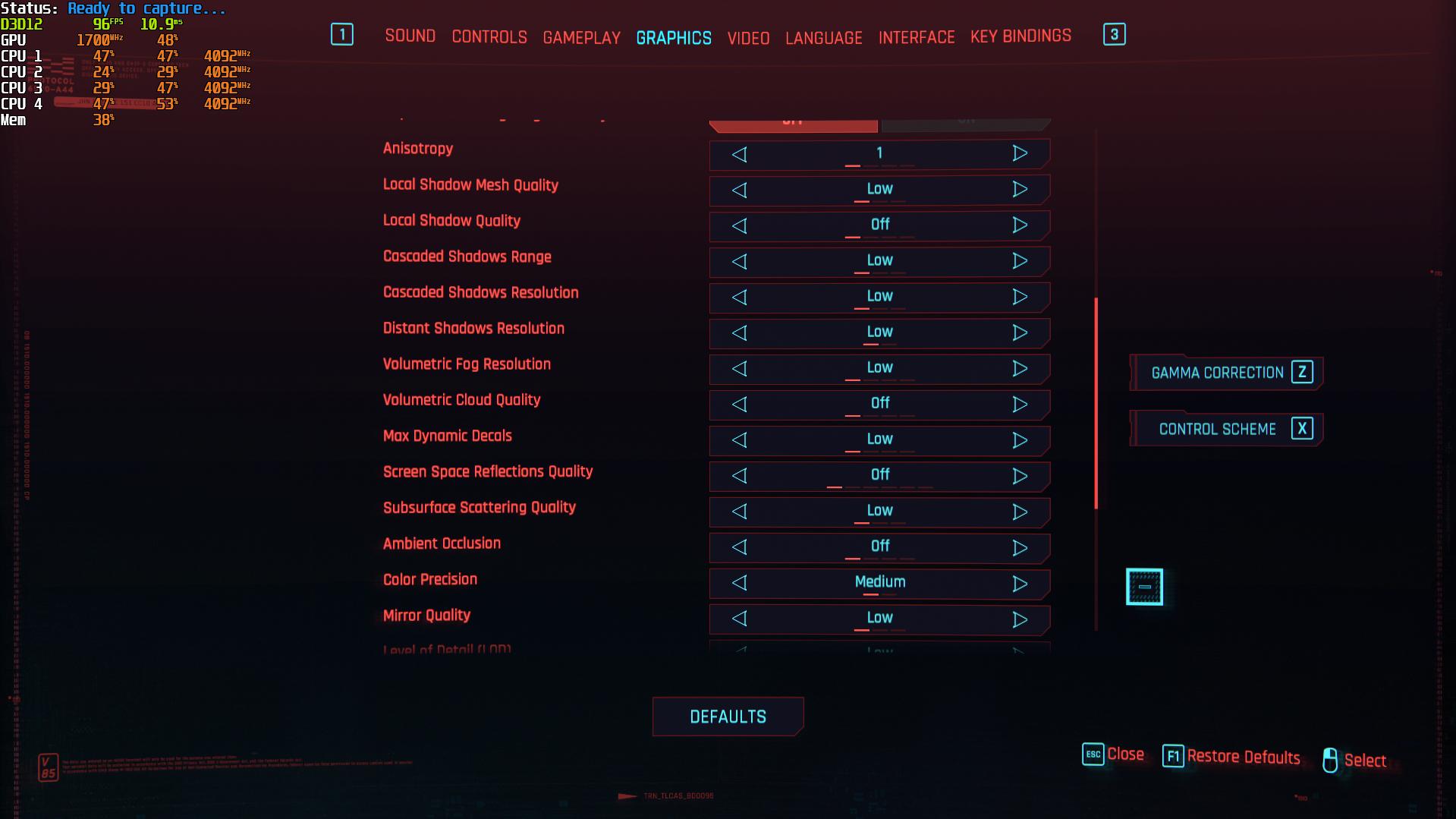1456x819 pixels.
Task: Raise Cascaded Shadows Range with right arrow
Action: (x=1020, y=261)
